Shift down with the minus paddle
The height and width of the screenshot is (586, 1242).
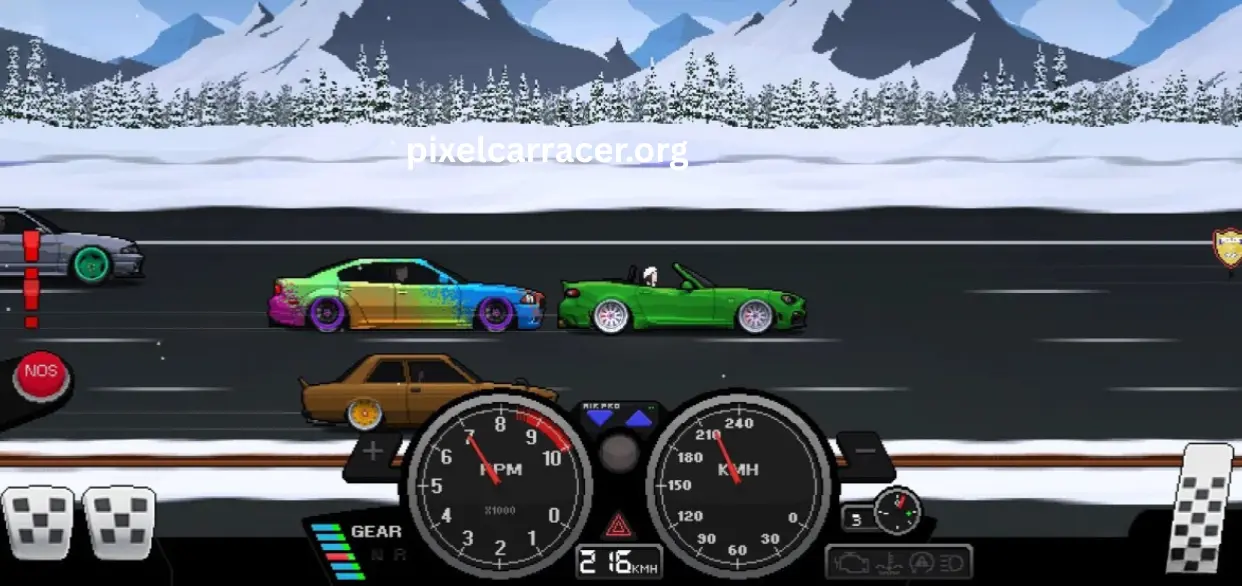click(x=864, y=452)
